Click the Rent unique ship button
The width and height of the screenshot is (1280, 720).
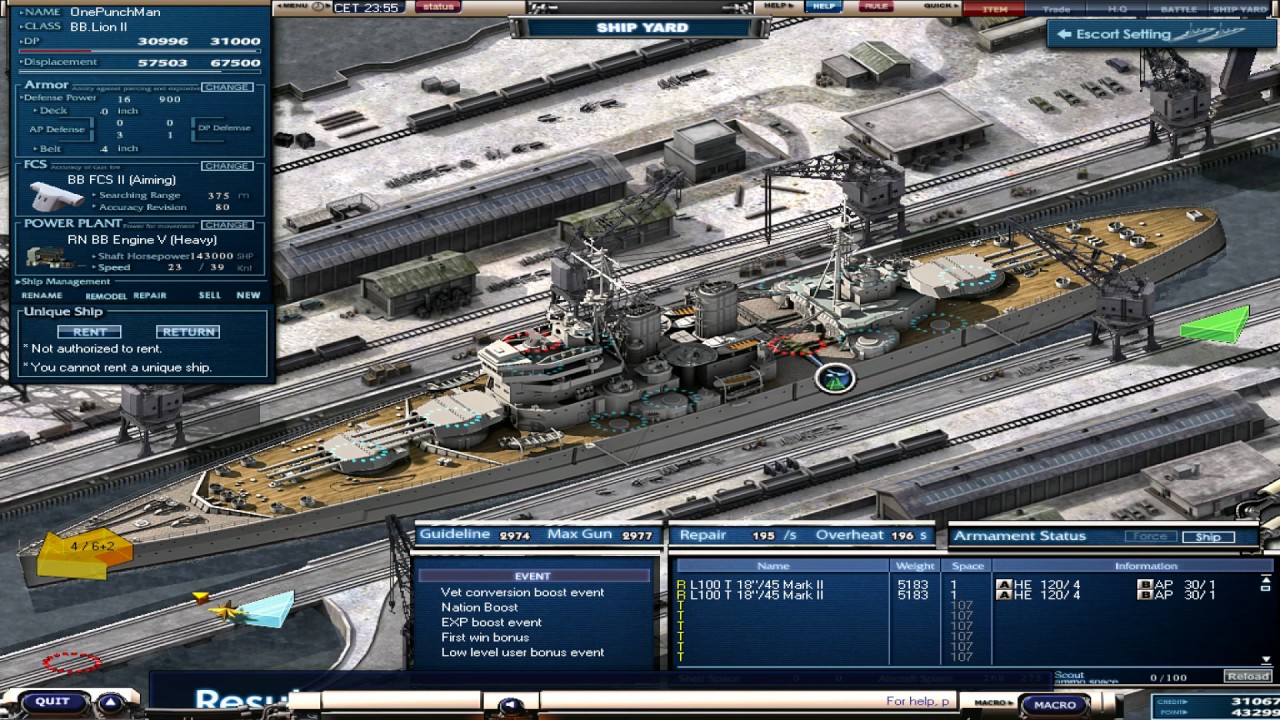[89, 332]
